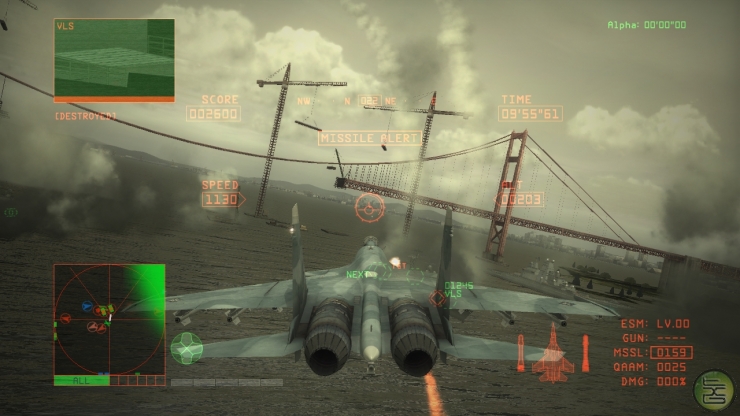The height and width of the screenshot is (416, 740).
Task: Click the green circular emblem in the corner
Action: click(x=713, y=390)
